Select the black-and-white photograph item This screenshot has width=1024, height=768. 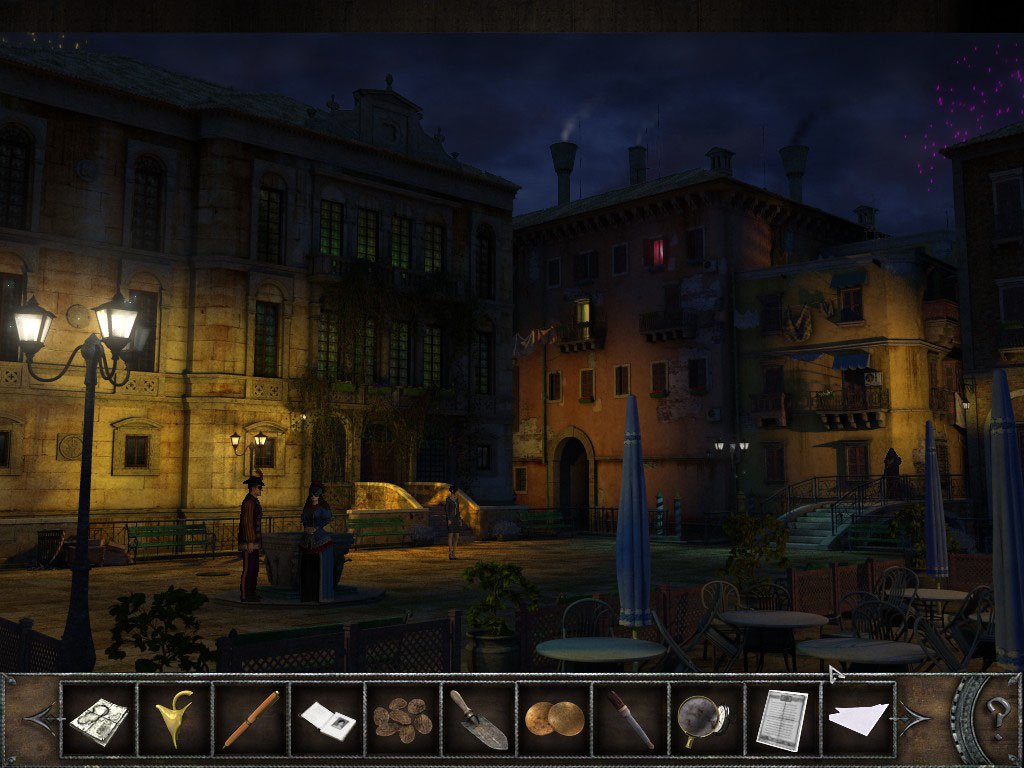click(98, 718)
